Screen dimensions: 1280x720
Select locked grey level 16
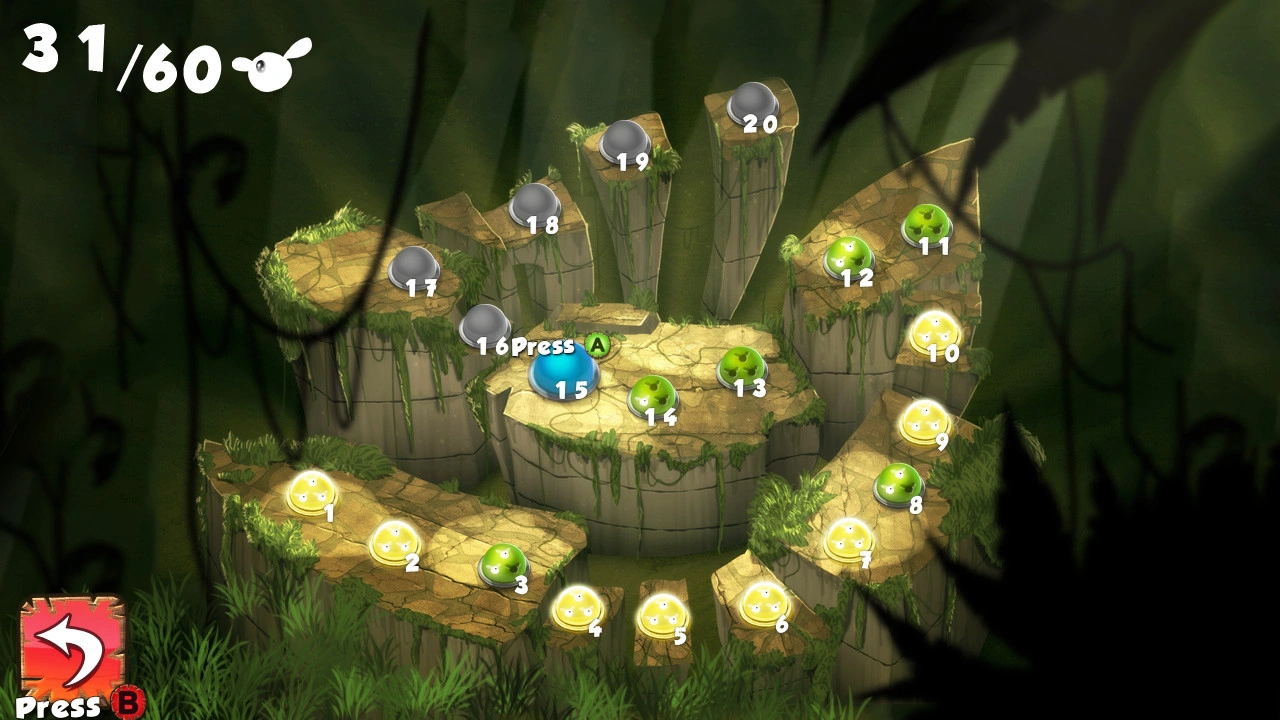coord(484,325)
